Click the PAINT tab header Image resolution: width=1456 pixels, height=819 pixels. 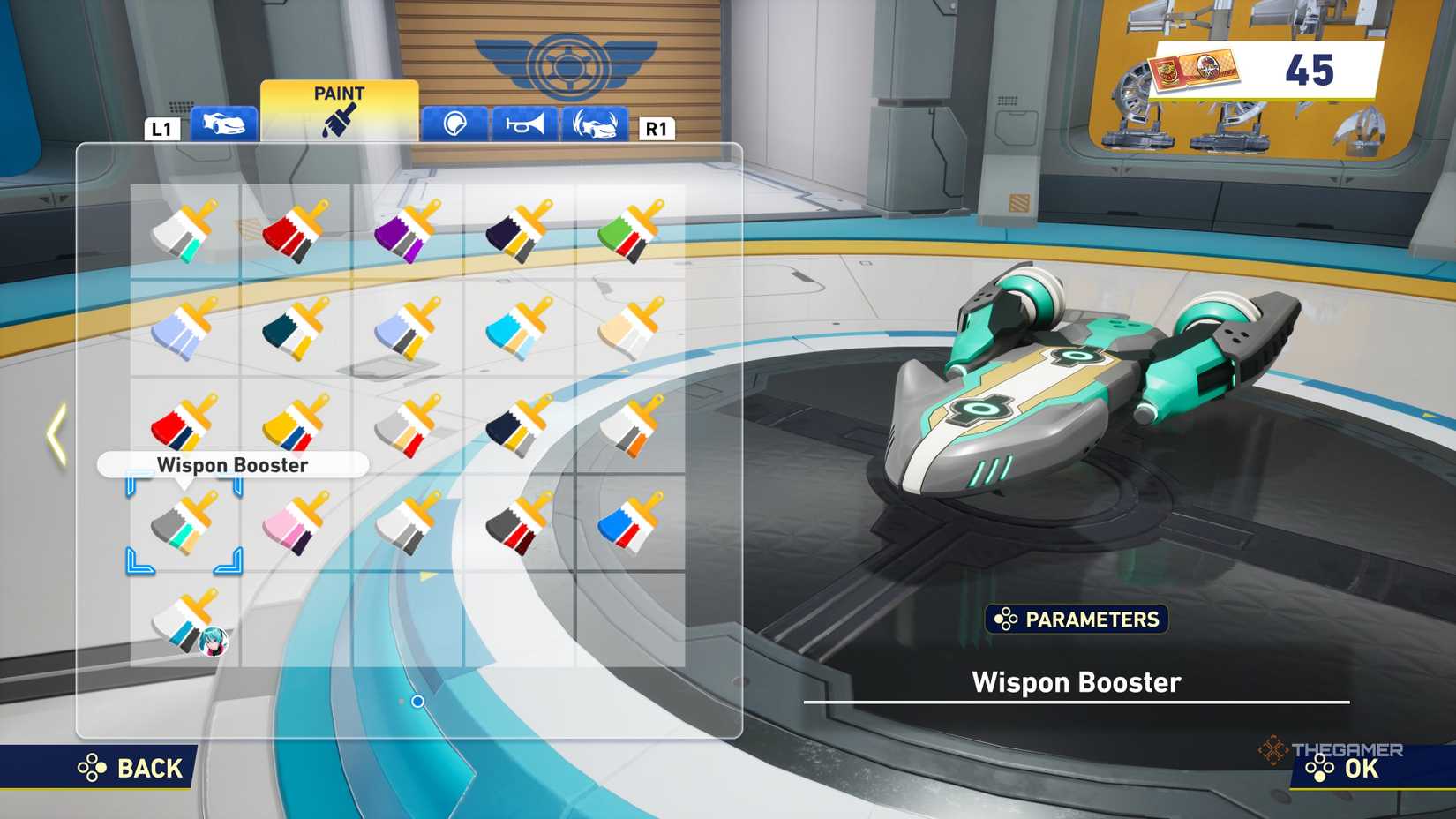[x=340, y=94]
